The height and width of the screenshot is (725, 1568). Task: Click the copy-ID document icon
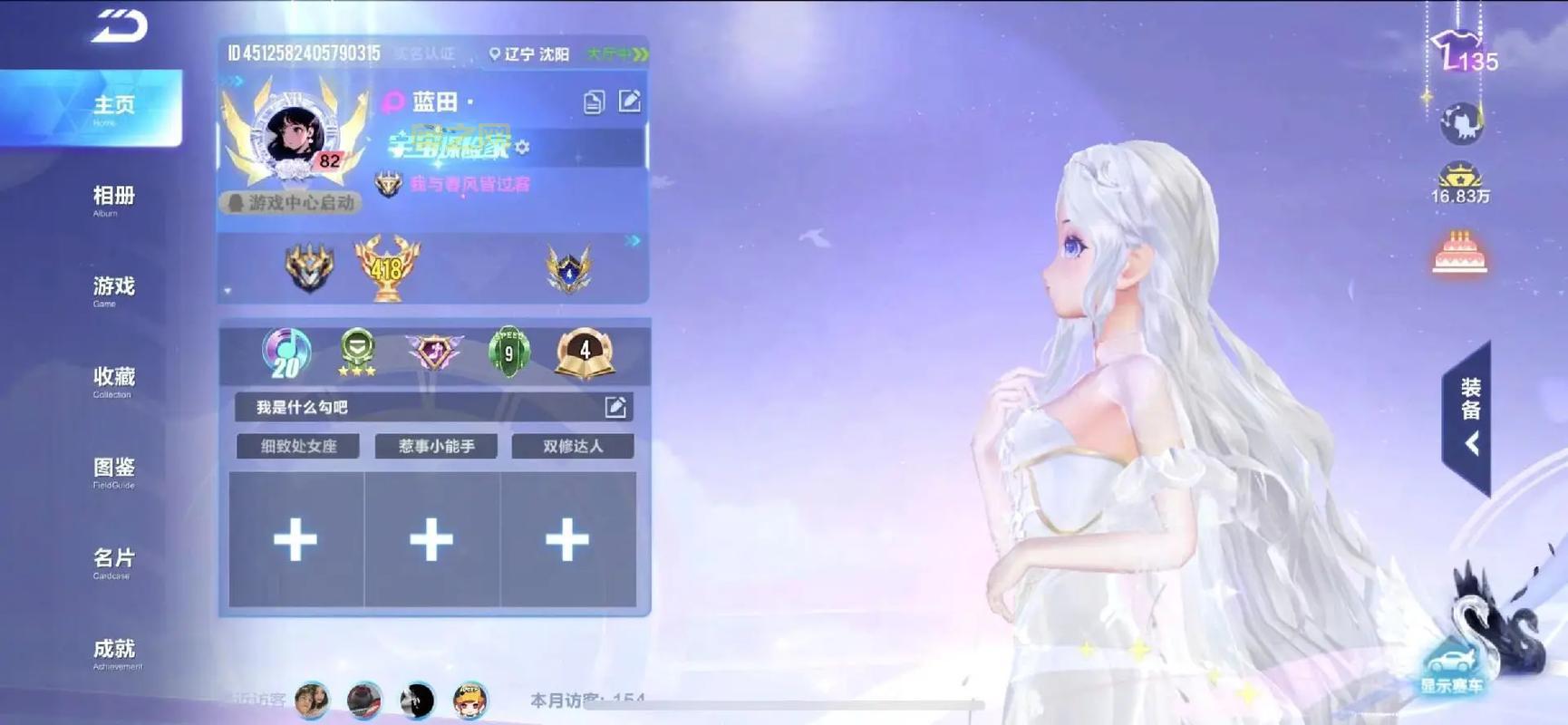click(594, 102)
